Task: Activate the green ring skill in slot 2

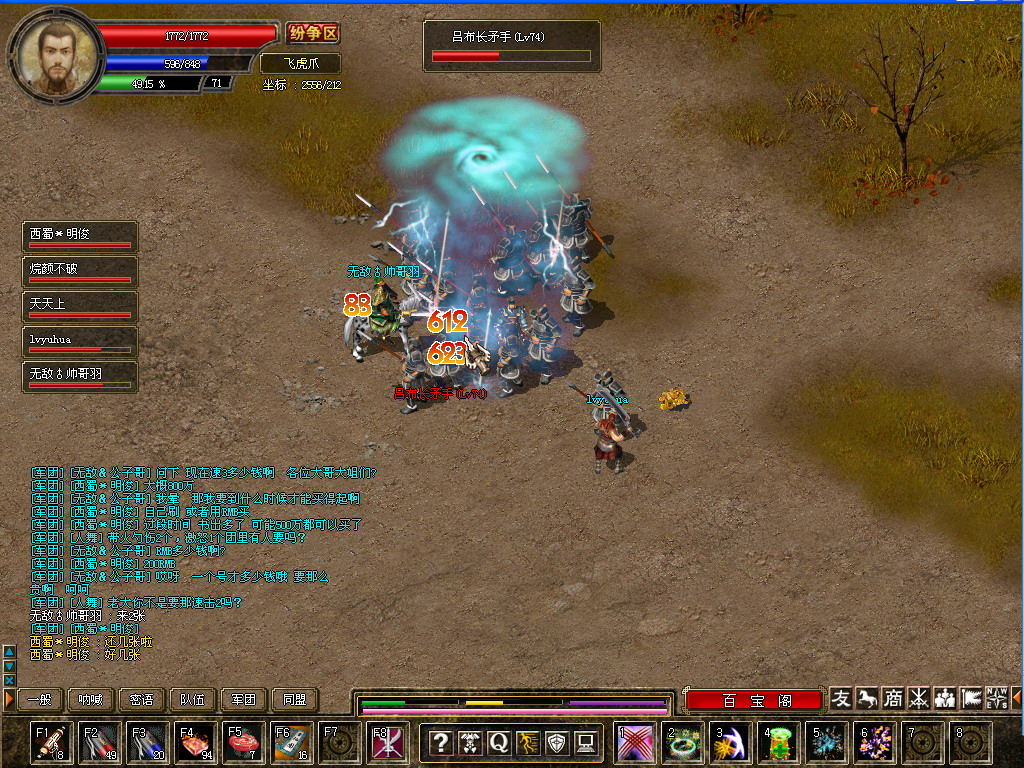Action: point(682,743)
